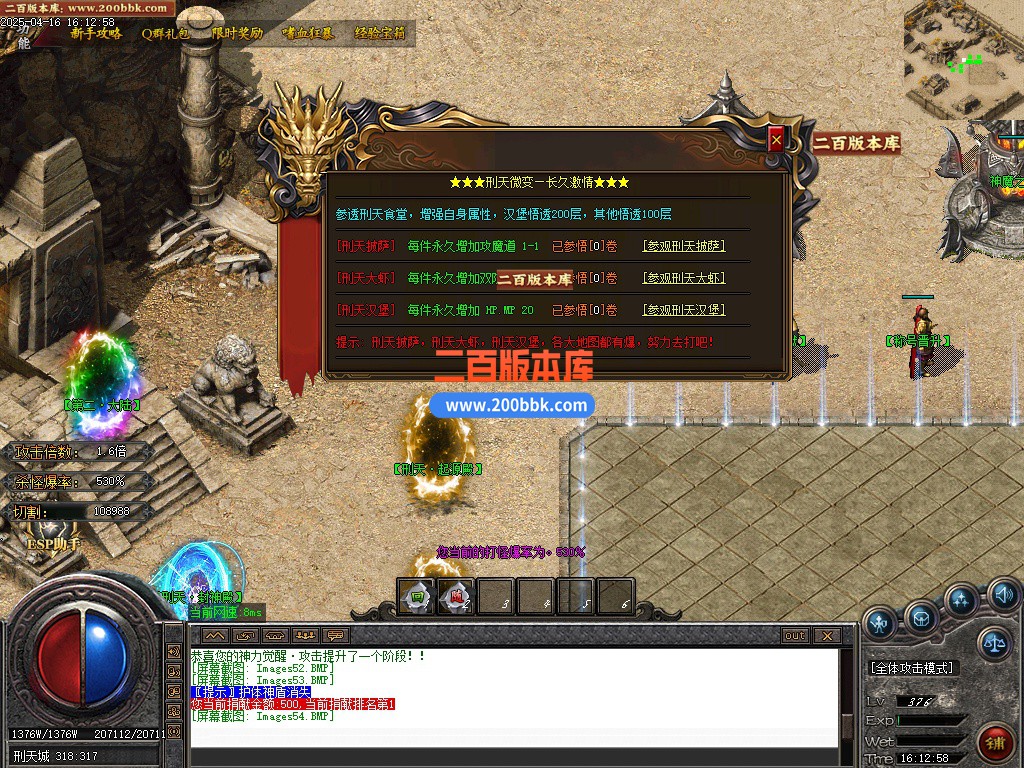
Task: Click the minimap
Action: [x=963, y=60]
